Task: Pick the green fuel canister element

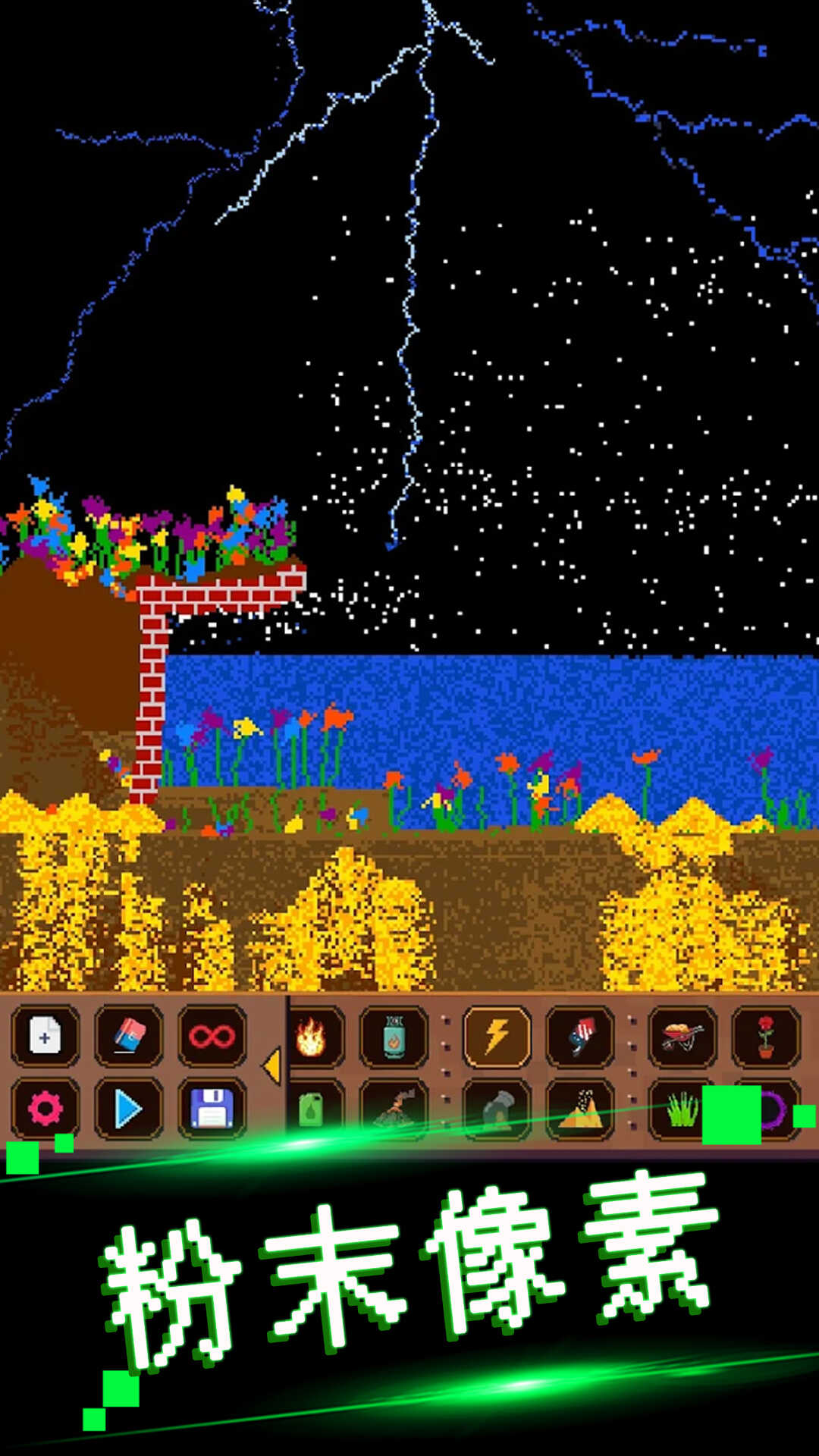Action: 312,1110
